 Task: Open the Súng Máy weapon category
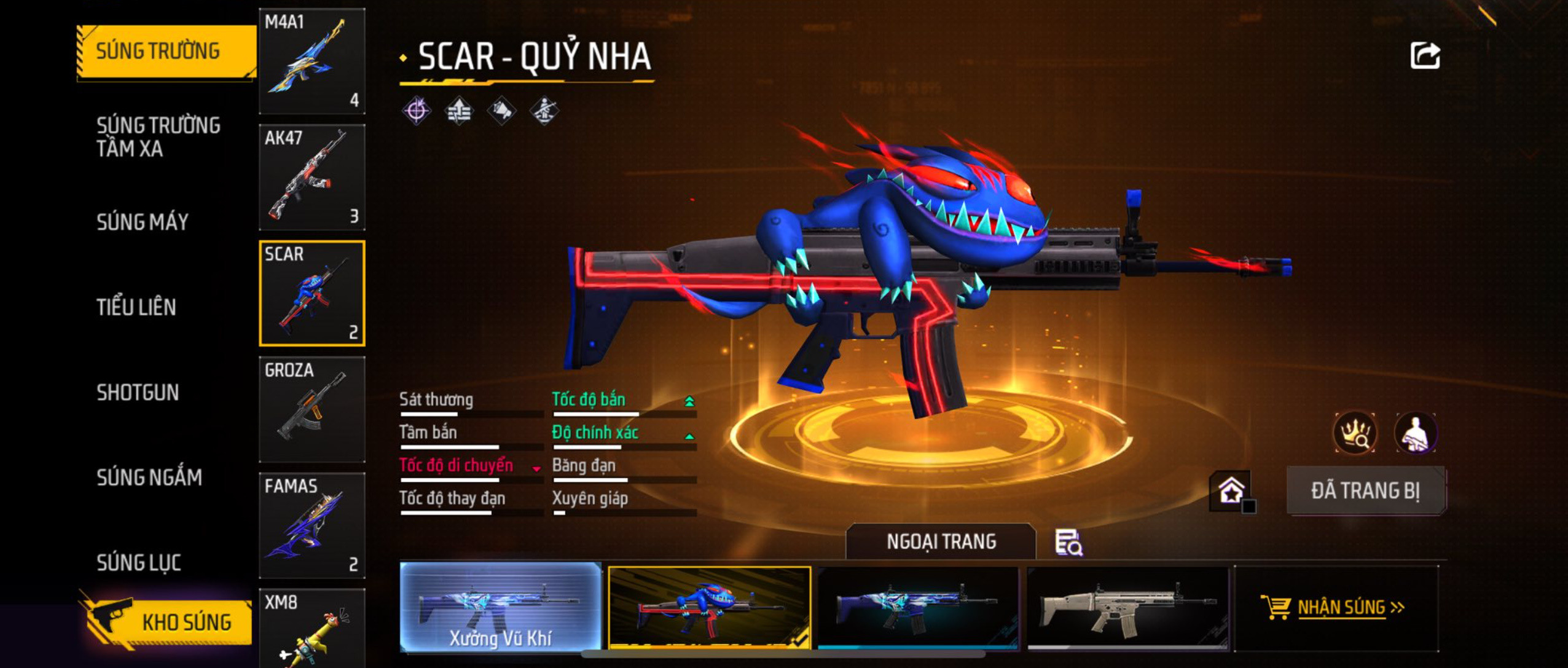pos(143,222)
